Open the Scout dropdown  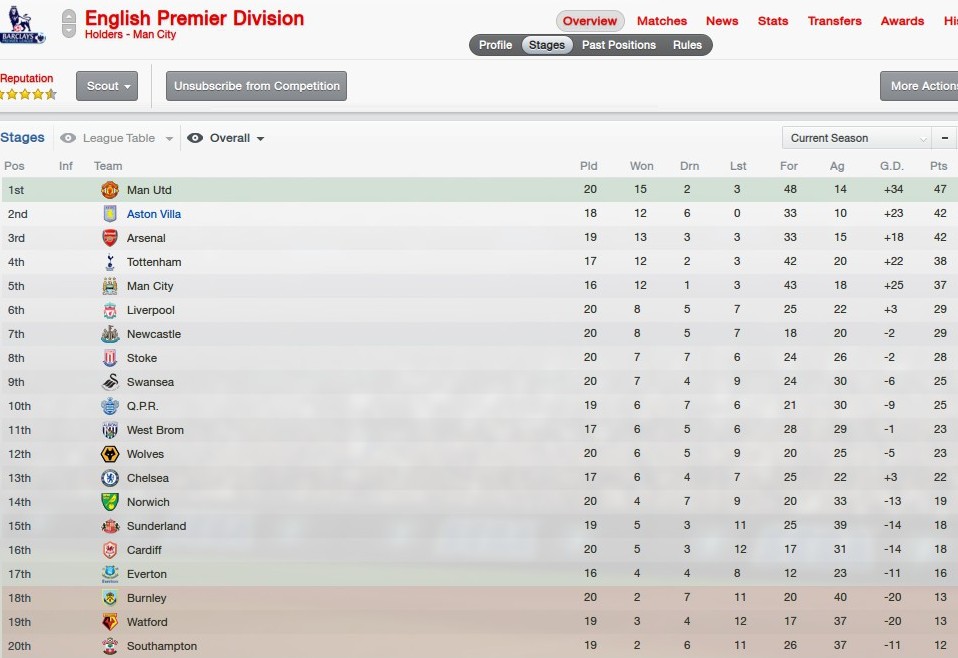(x=106, y=86)
